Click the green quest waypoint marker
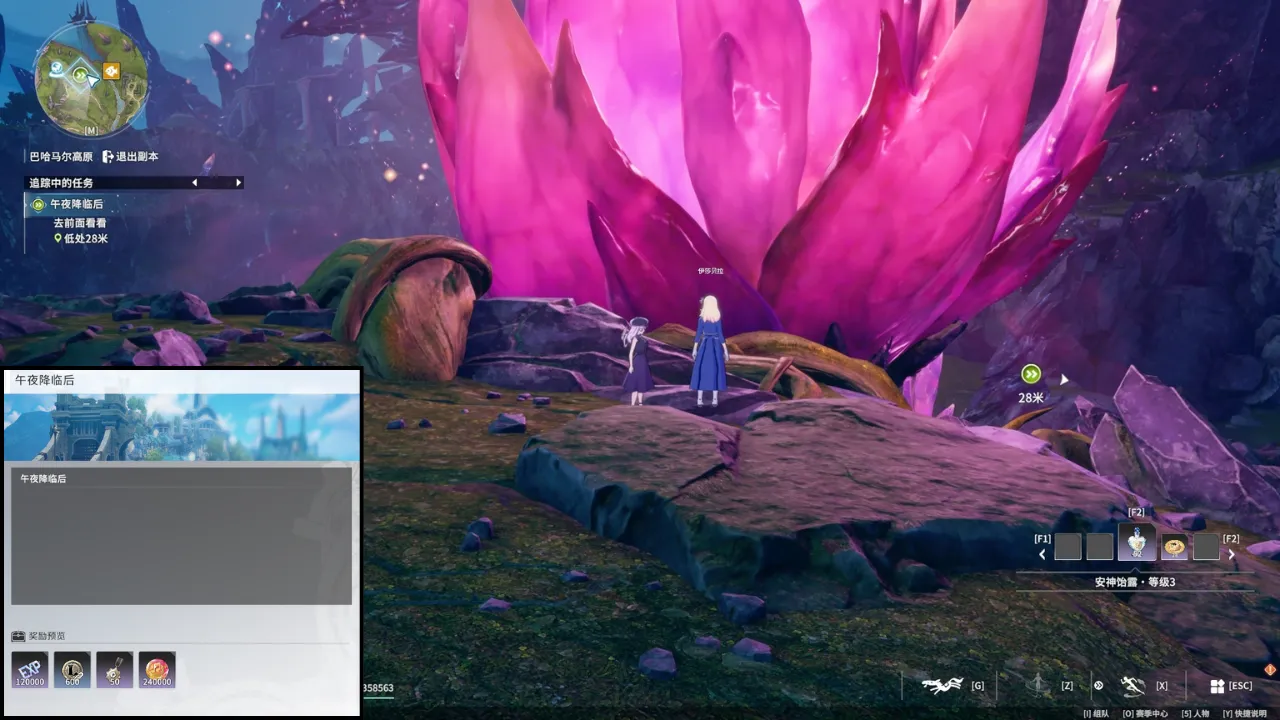Screen dimensions: 1280x720 (x=1031, y=374)
